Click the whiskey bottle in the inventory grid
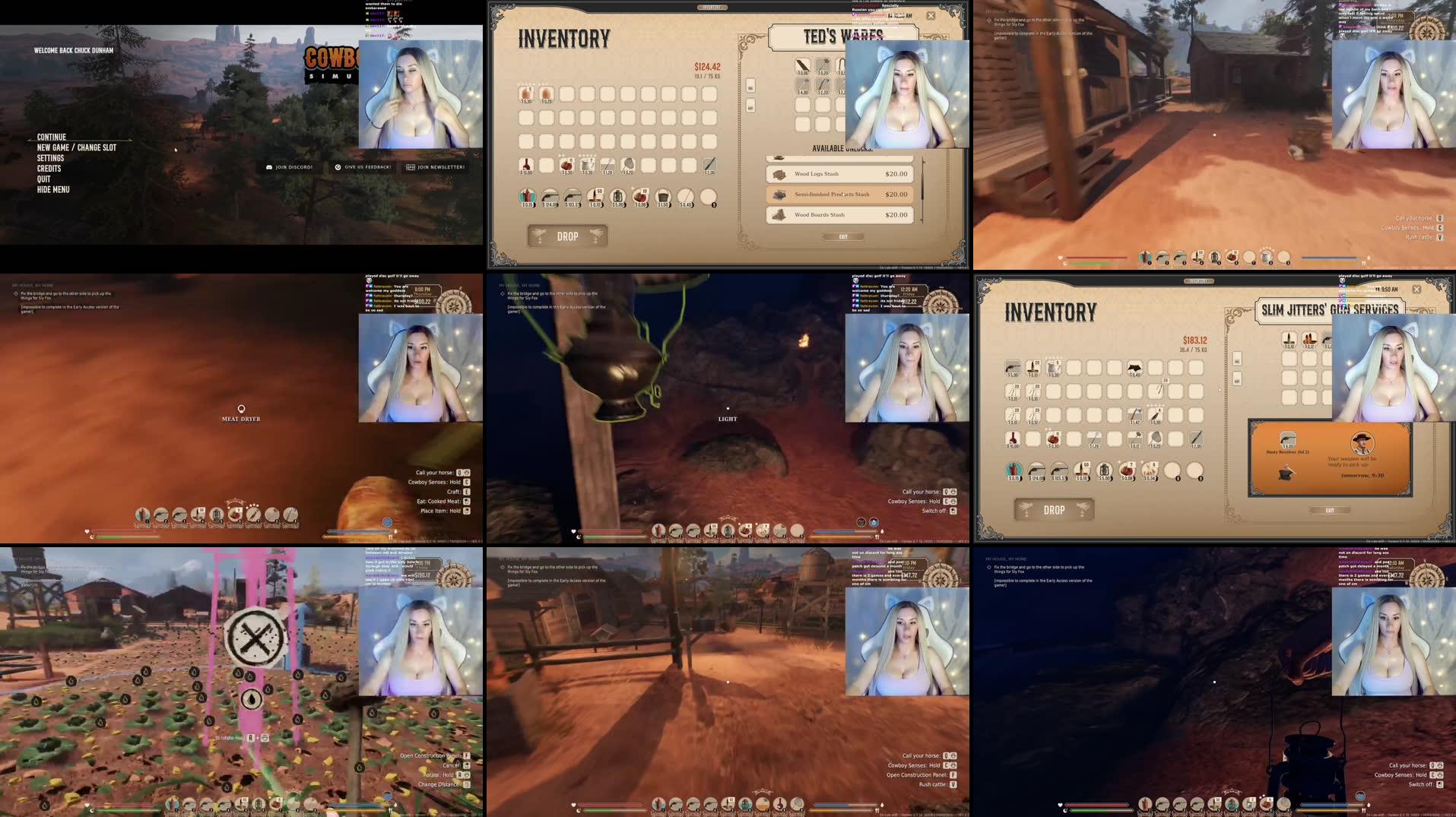 (526, 166)
